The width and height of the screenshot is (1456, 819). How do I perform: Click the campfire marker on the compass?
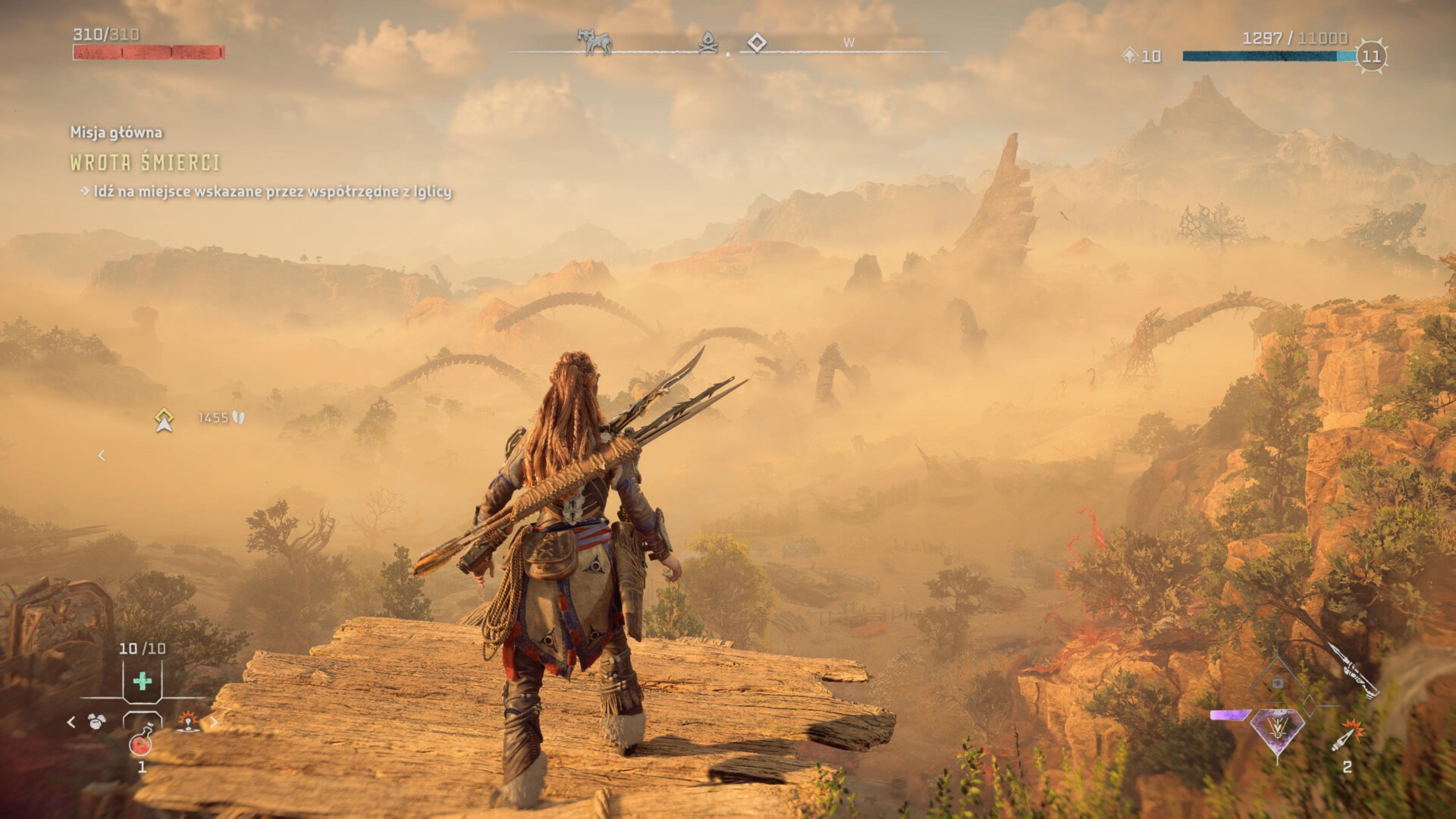[709, 42]
